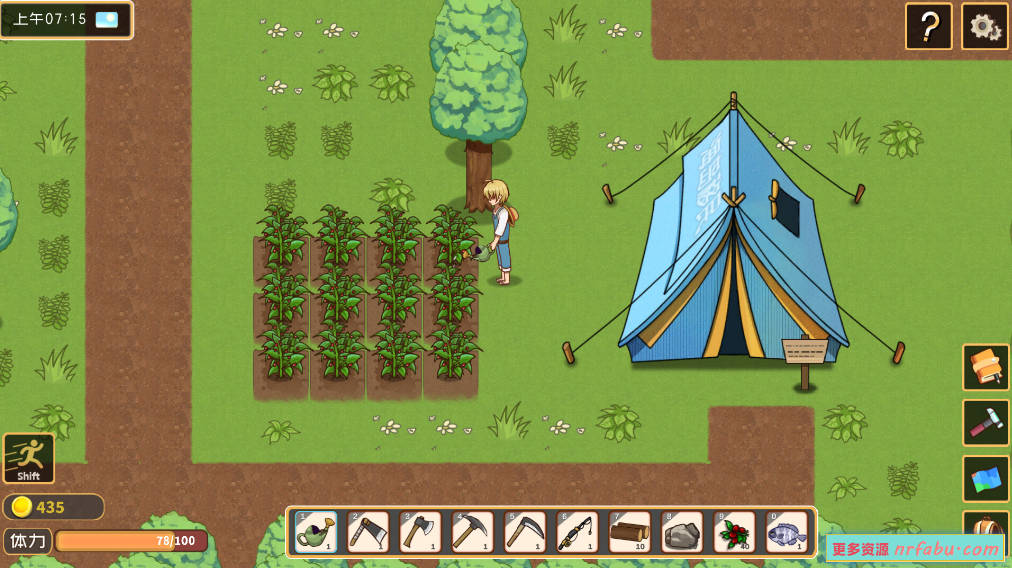The image size is (1012, 568).
Task: Open the hammer crafting icon
Action: (986, 423)
